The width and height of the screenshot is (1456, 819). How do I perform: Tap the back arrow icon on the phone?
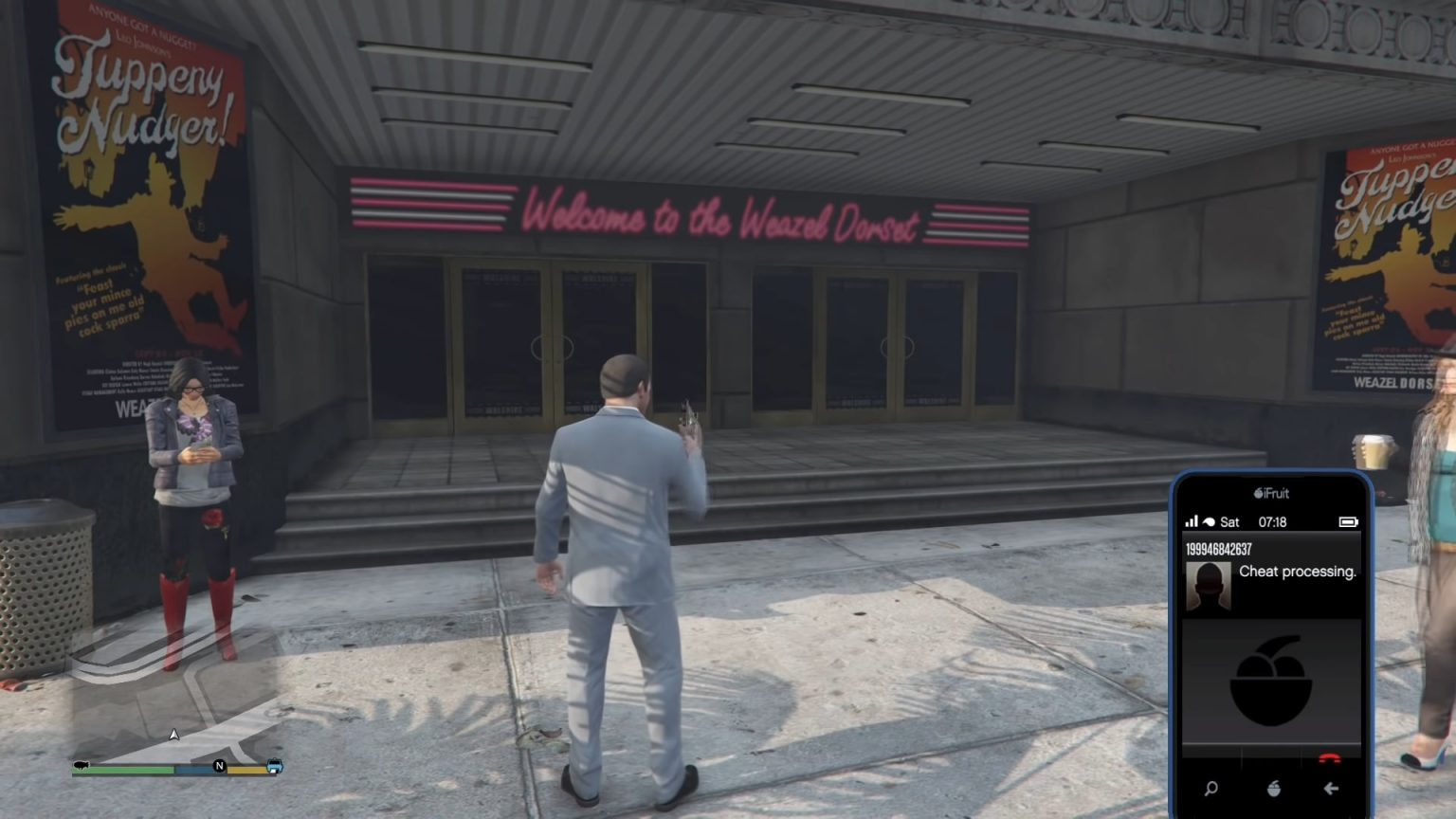(1331, 789)
